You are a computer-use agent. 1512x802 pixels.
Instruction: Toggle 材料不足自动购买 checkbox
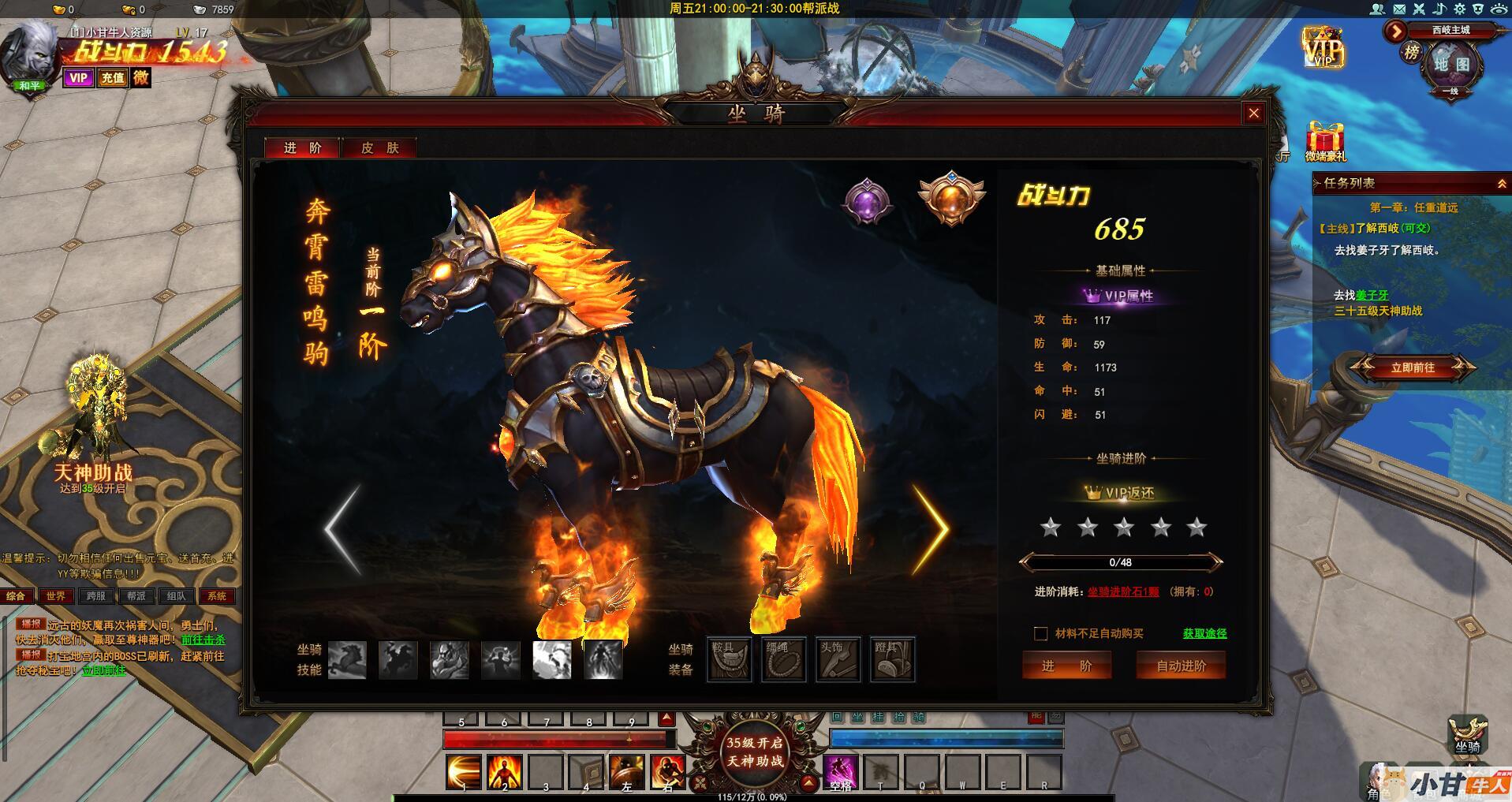click(1041, 634)
